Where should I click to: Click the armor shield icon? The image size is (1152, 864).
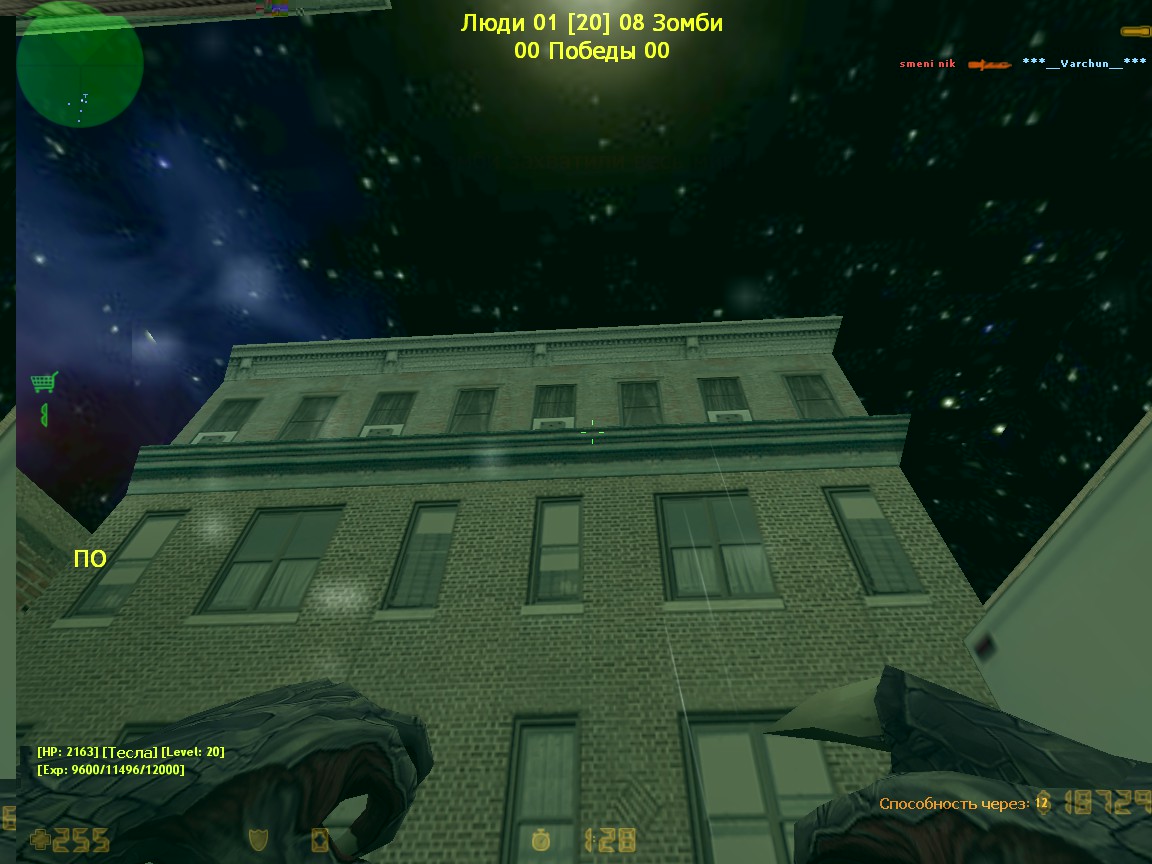tap(258, 840)
